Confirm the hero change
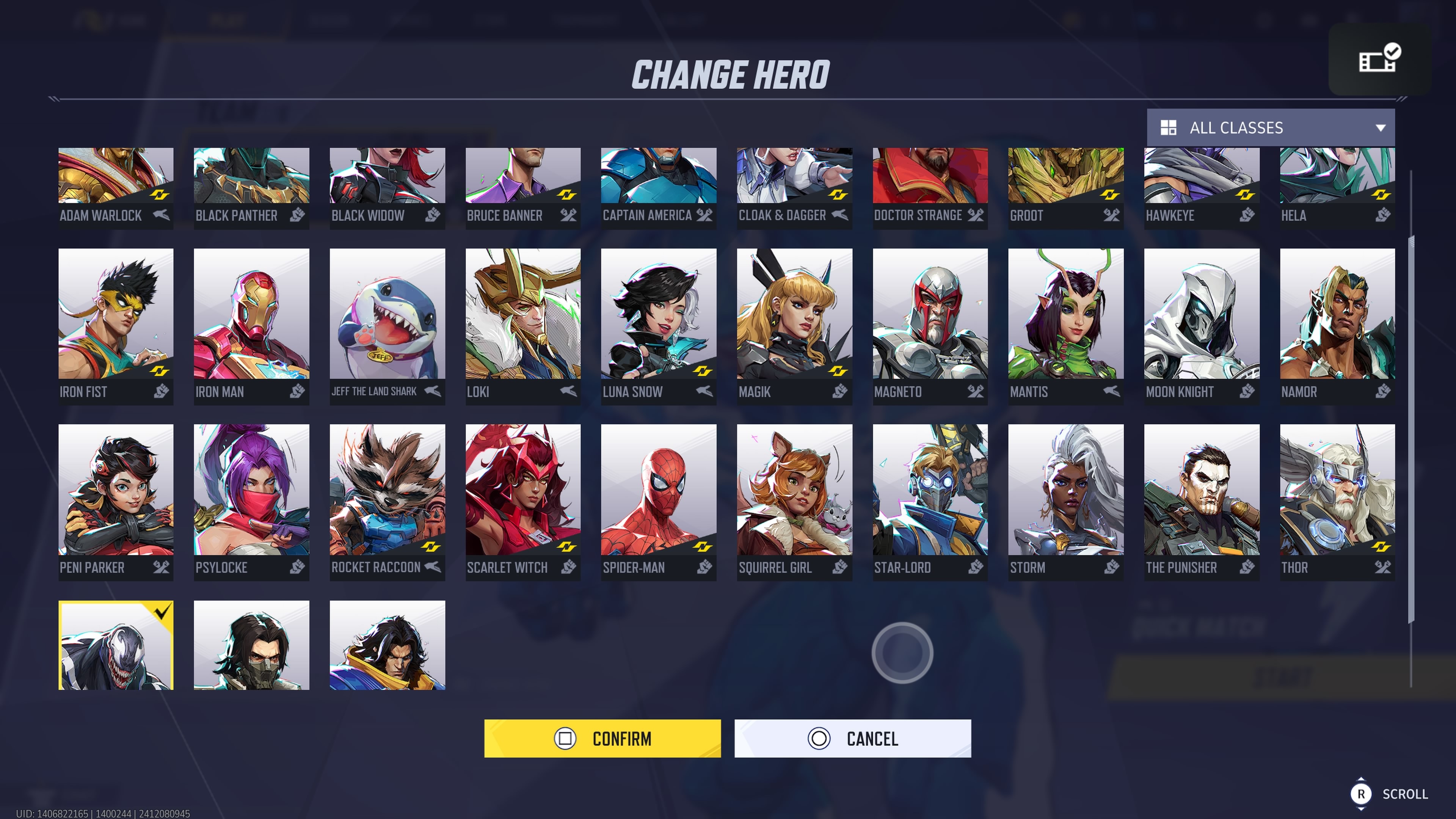The height and width of the screenshot is (819, 1456). coord(602,738)
